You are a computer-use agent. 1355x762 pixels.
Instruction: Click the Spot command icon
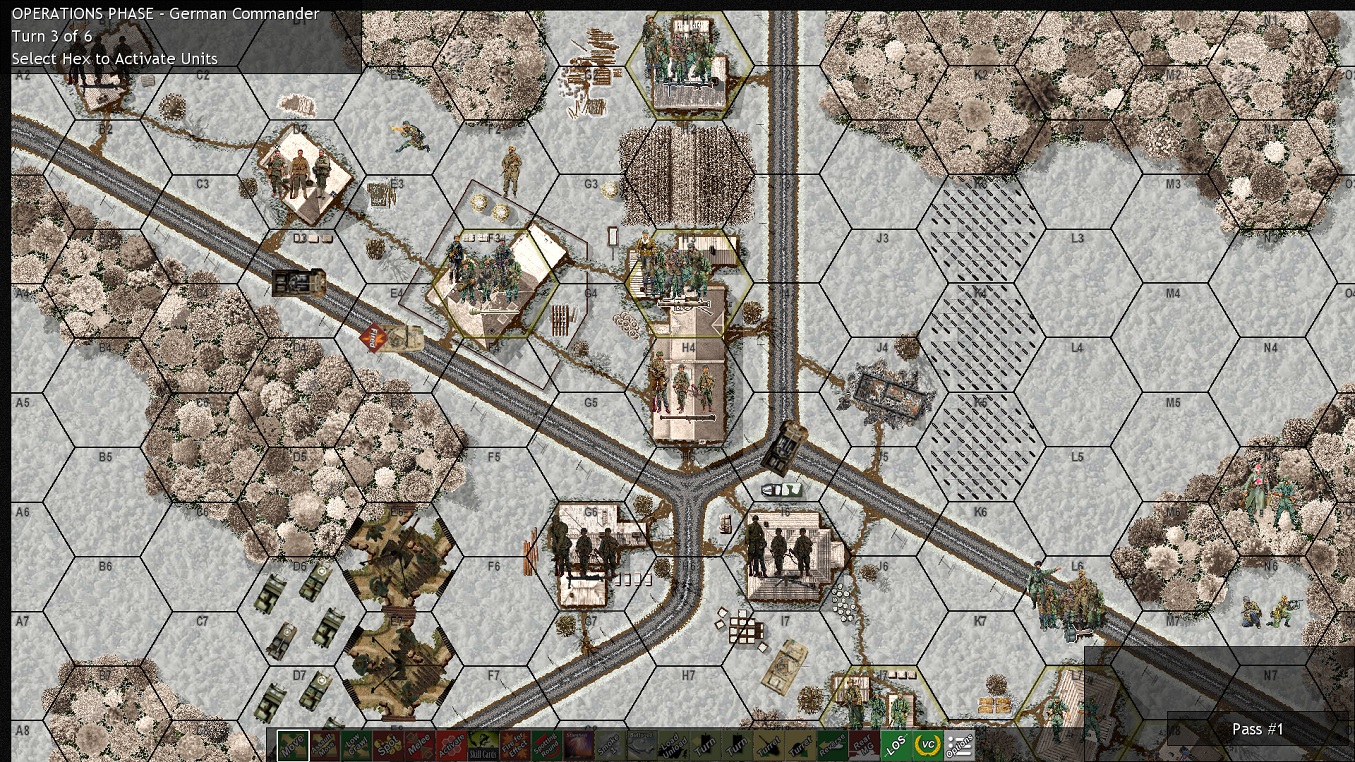[x=388, y=744]
